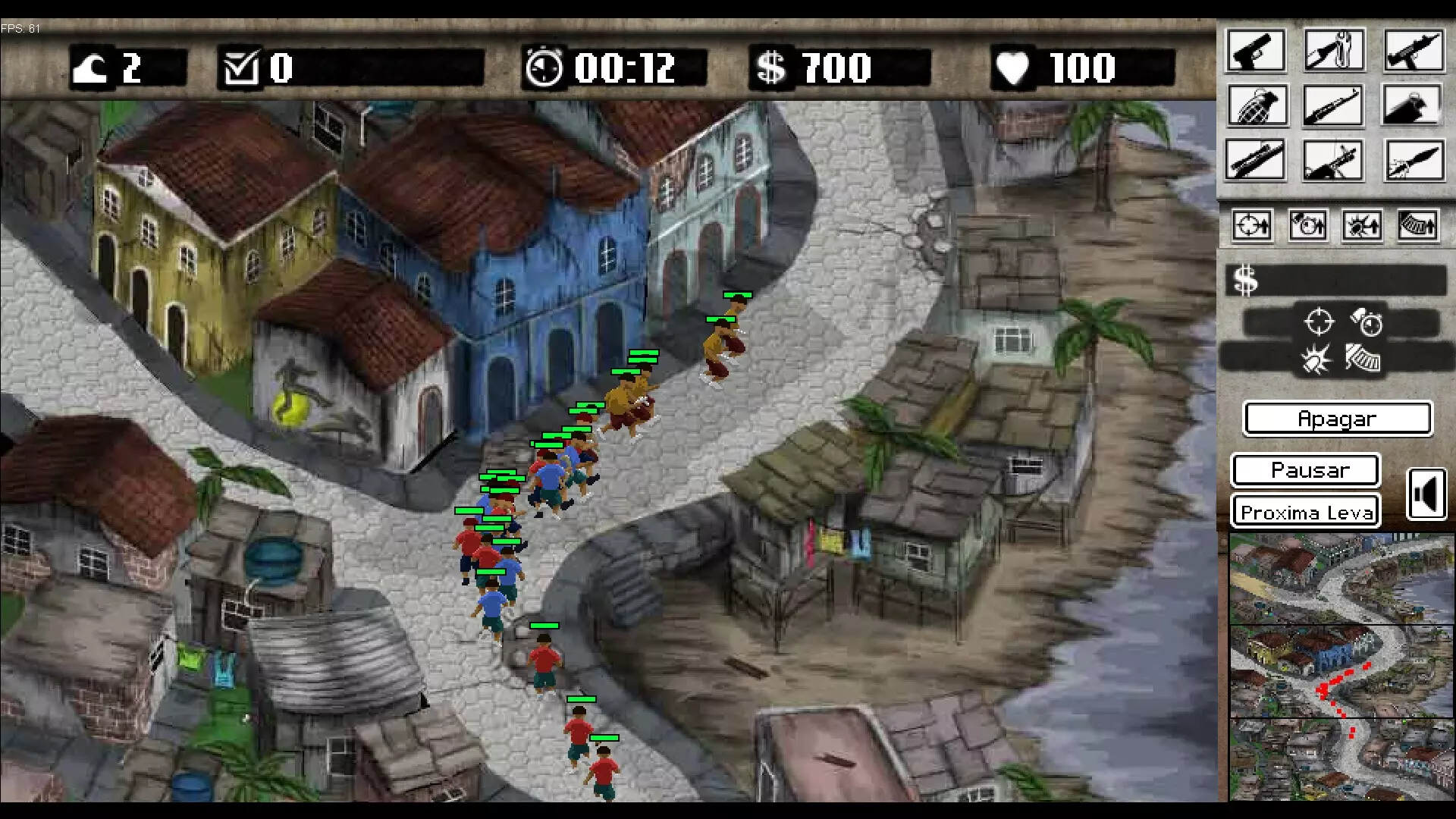Pick the grenade weapon icon
1456x819 pixels.
click(x=1255, y=105)
